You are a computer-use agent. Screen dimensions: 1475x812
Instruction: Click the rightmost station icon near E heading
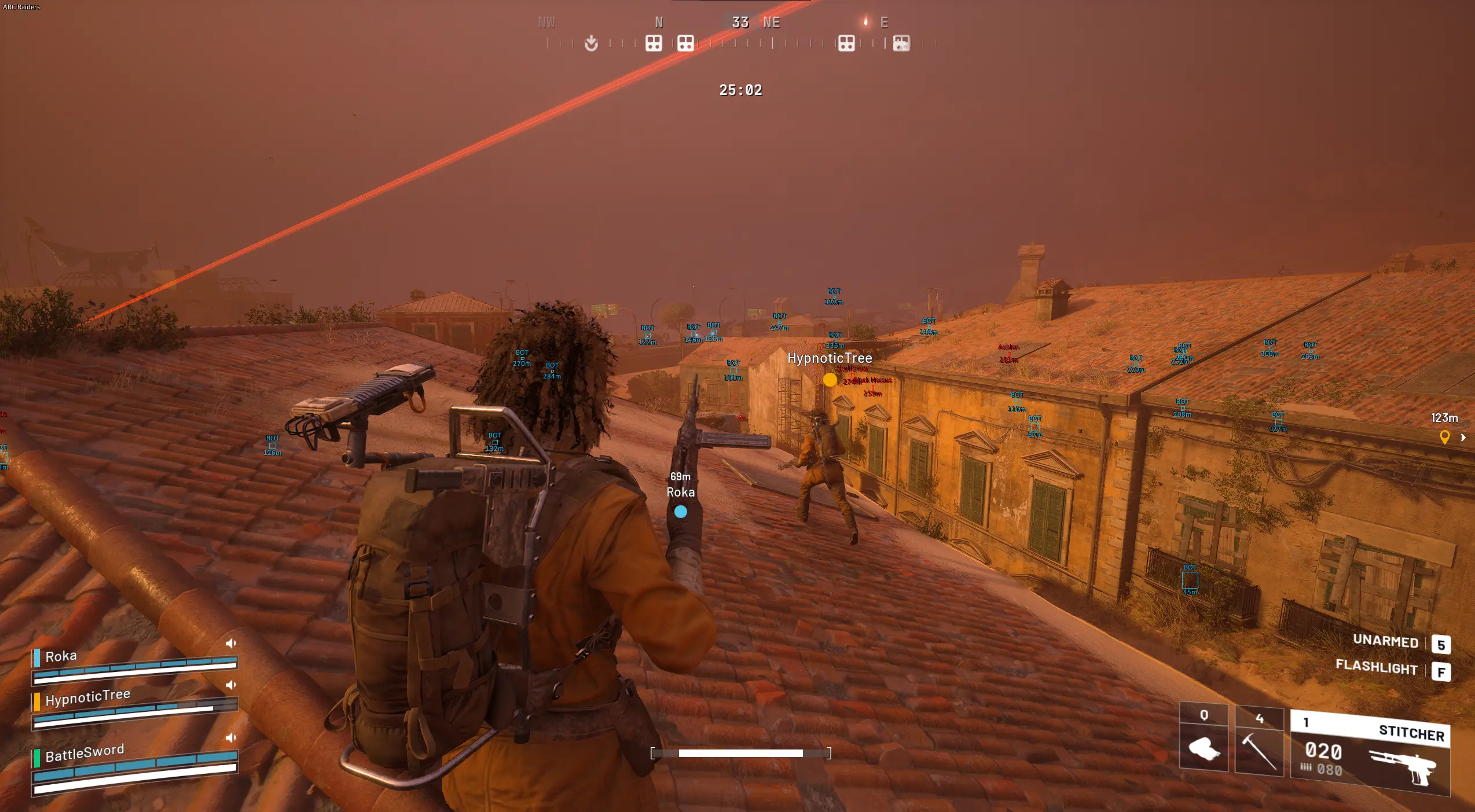point(901,43)
